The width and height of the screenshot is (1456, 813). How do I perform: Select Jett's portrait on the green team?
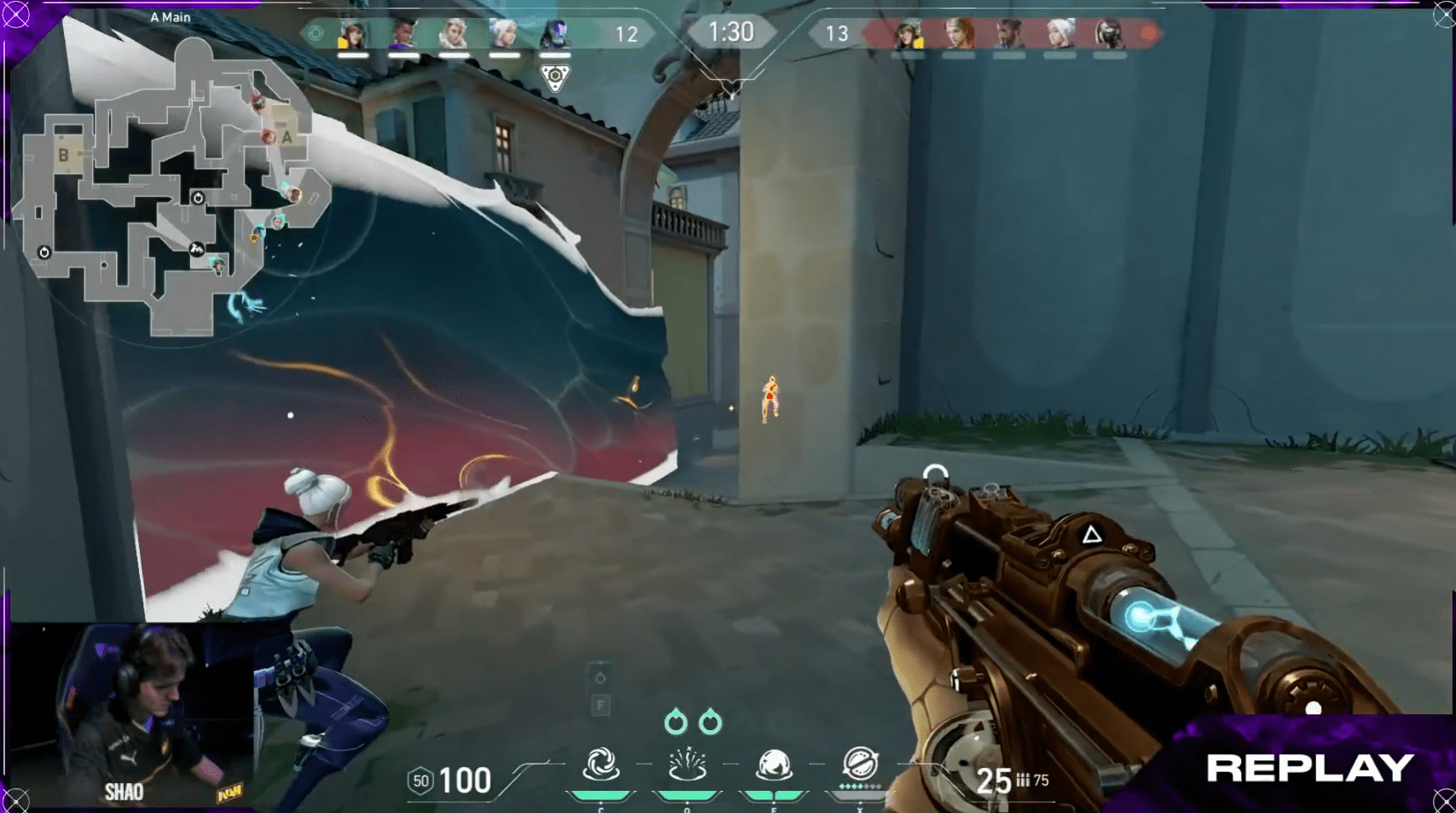[x=503, y=34]
